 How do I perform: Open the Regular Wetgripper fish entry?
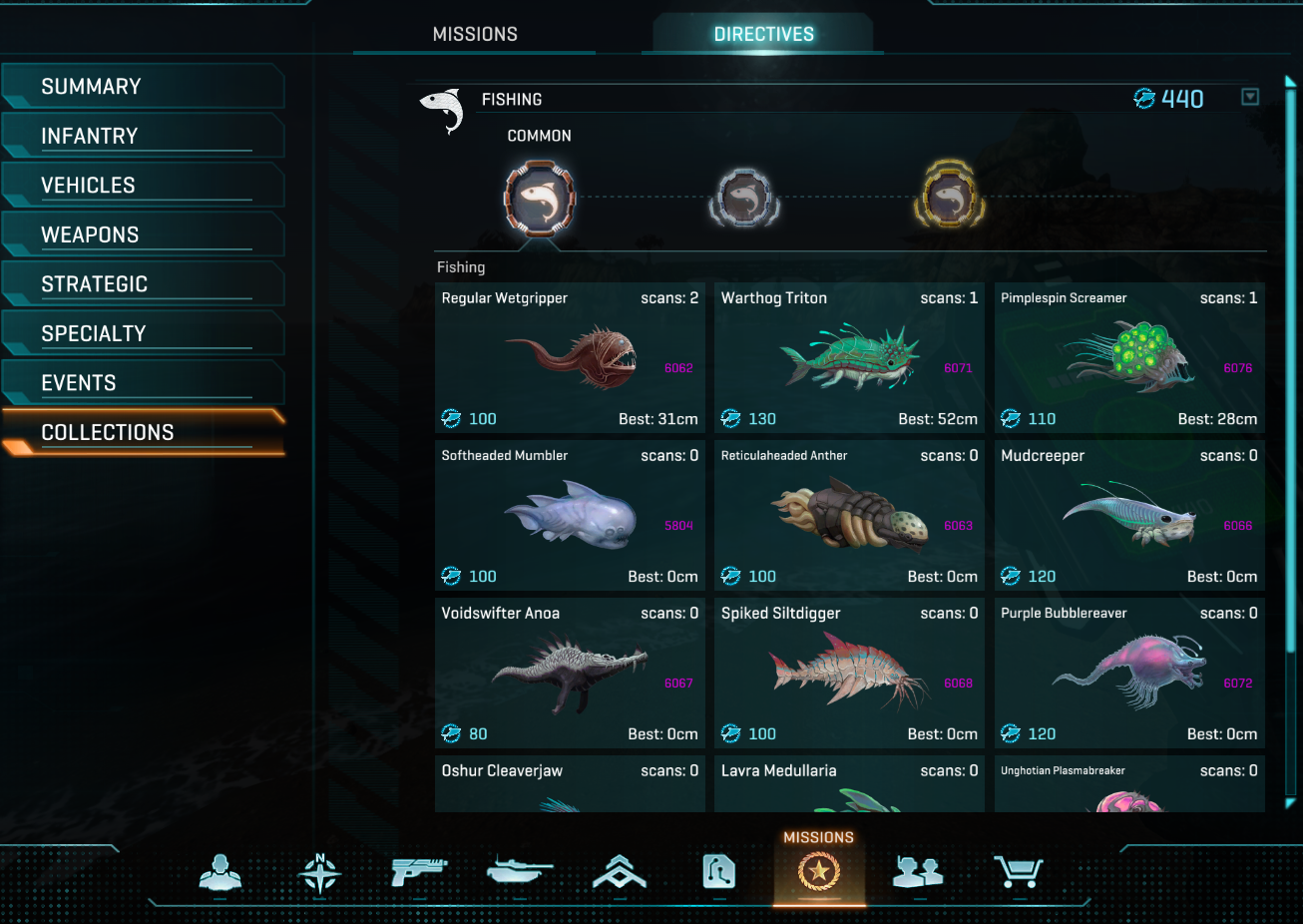point(570,358)
